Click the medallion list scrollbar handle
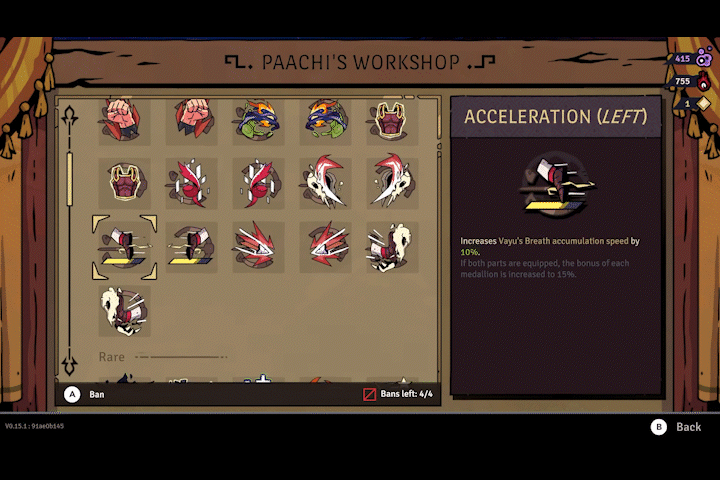Screen dimensions: 720x480 coord(70,178)
